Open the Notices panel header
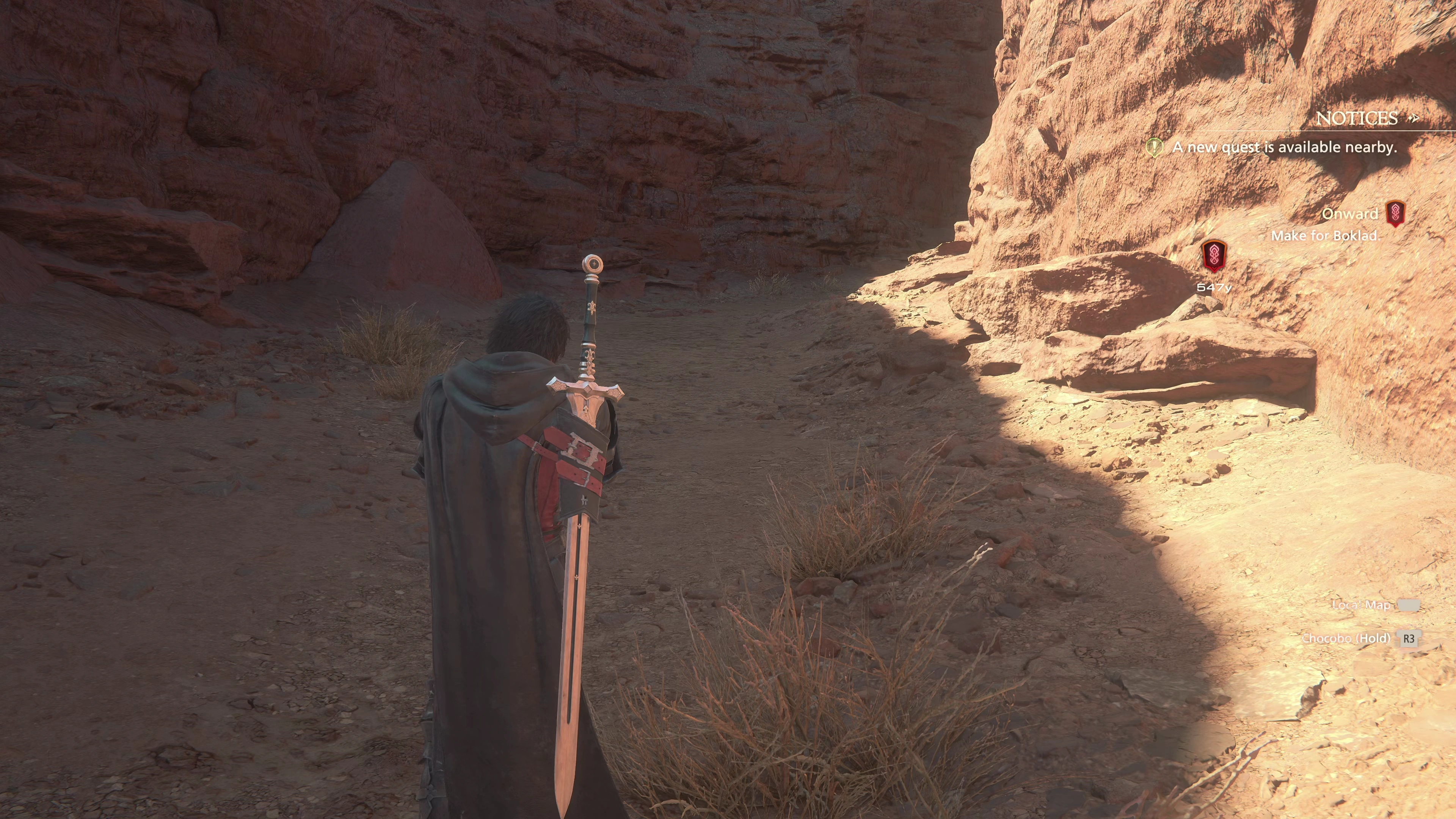1456x819 pixels. point(1357,118)
